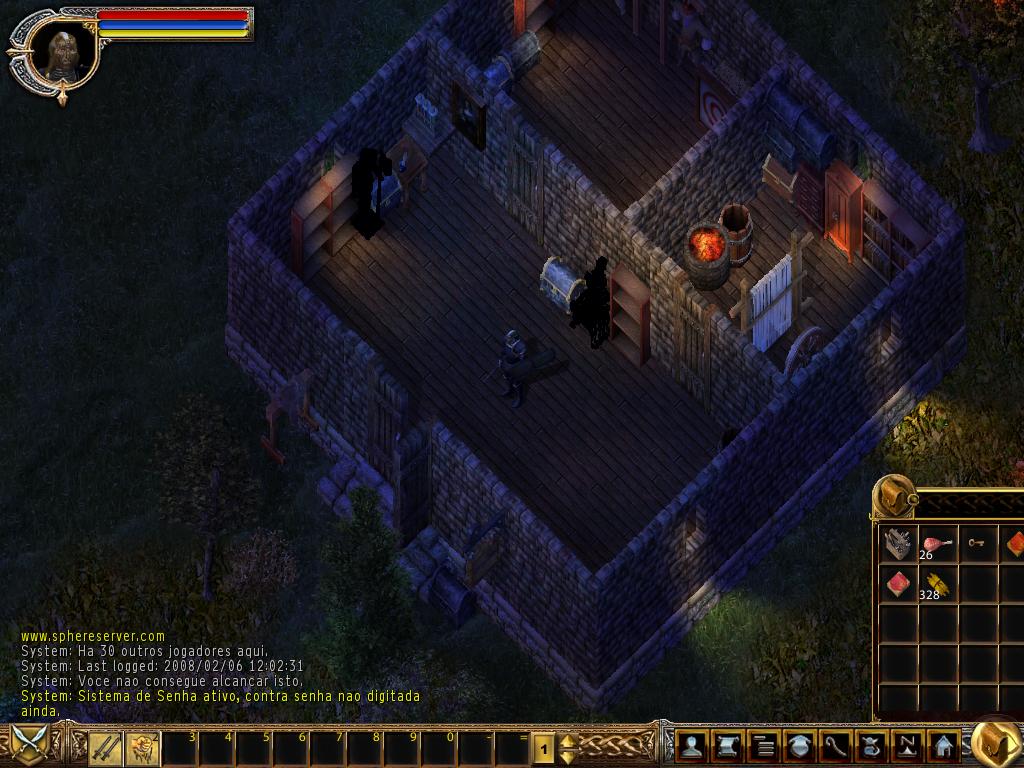Open the character paperdoll bust icon
The height and width of the screenshot is (768, 1024).
click(x=691, y=746)
